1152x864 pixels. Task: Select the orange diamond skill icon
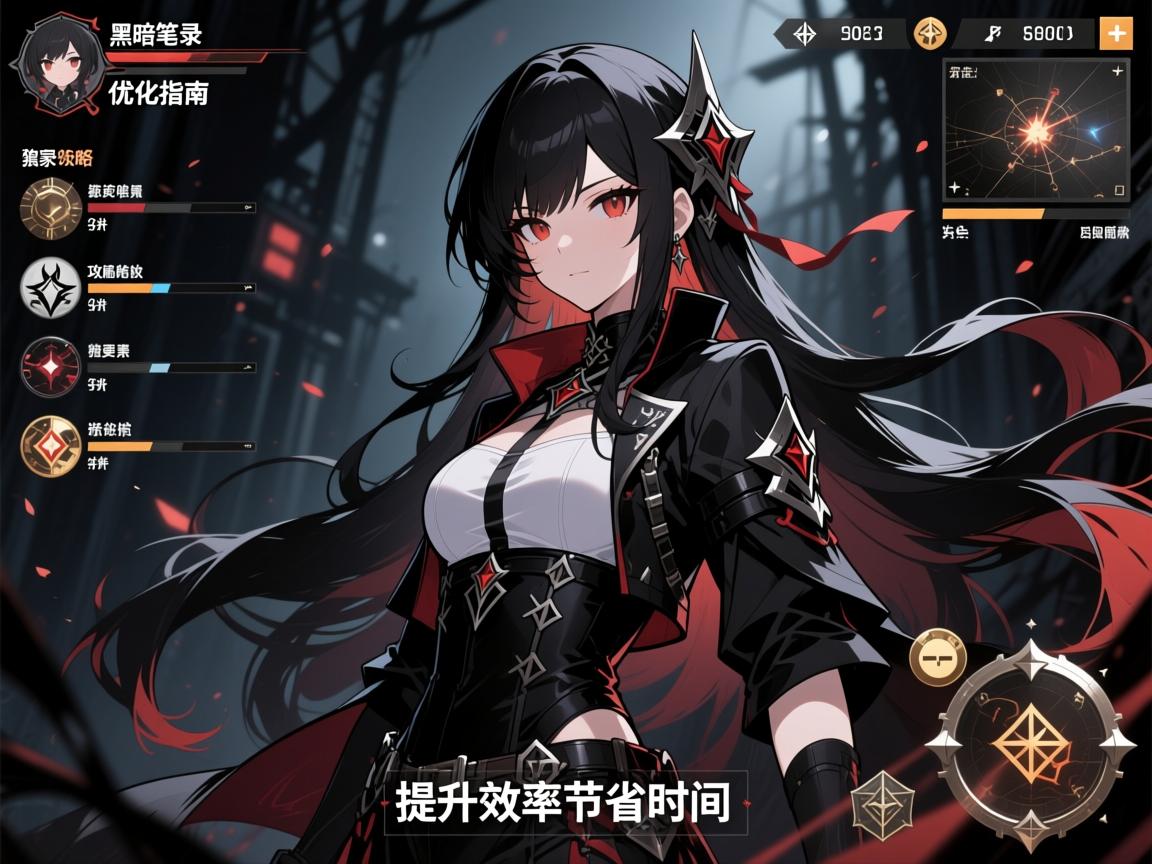pyautogui.click(x=50, y=445)
